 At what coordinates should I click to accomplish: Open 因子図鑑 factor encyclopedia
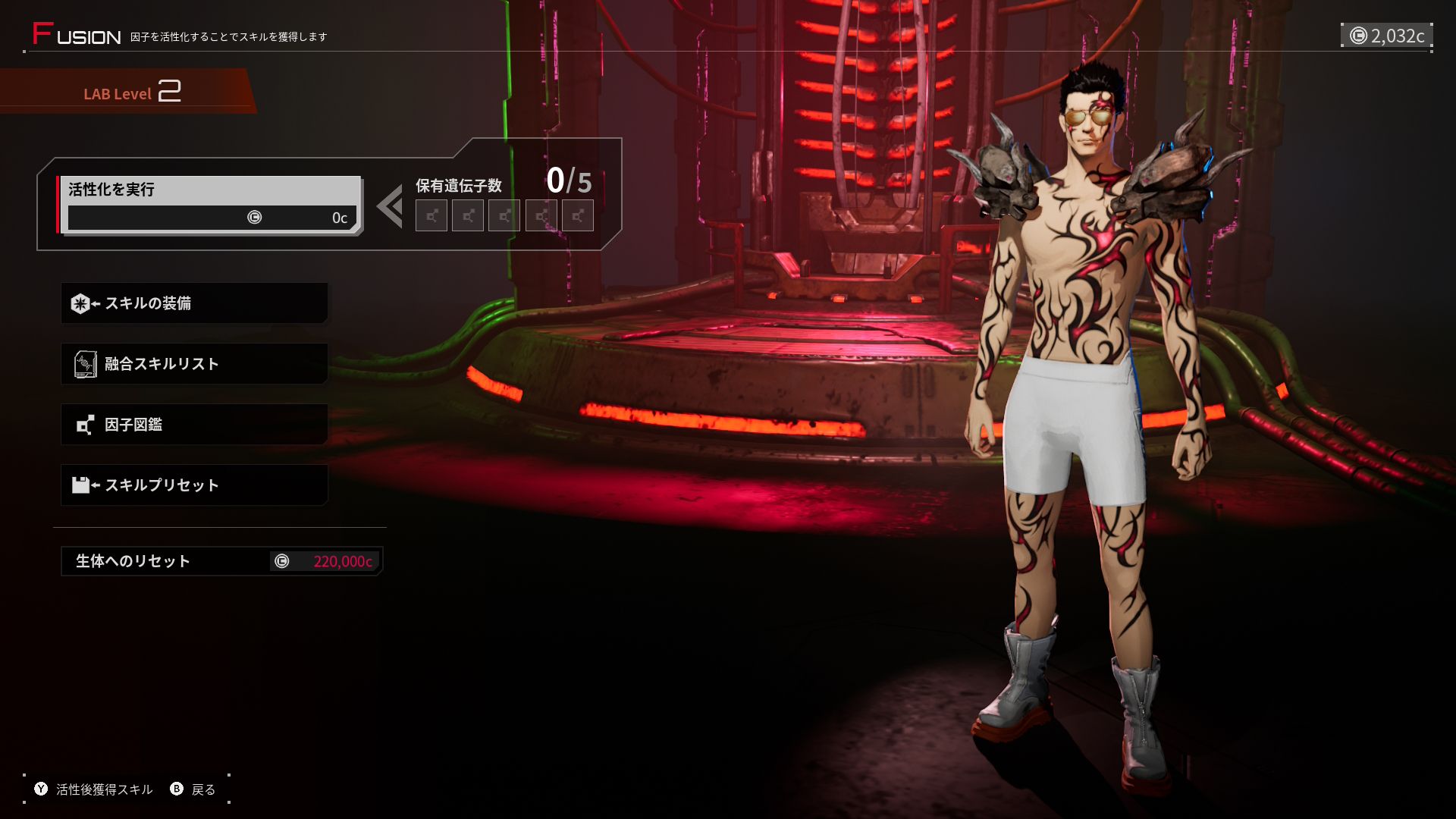(x=194, y=425)
